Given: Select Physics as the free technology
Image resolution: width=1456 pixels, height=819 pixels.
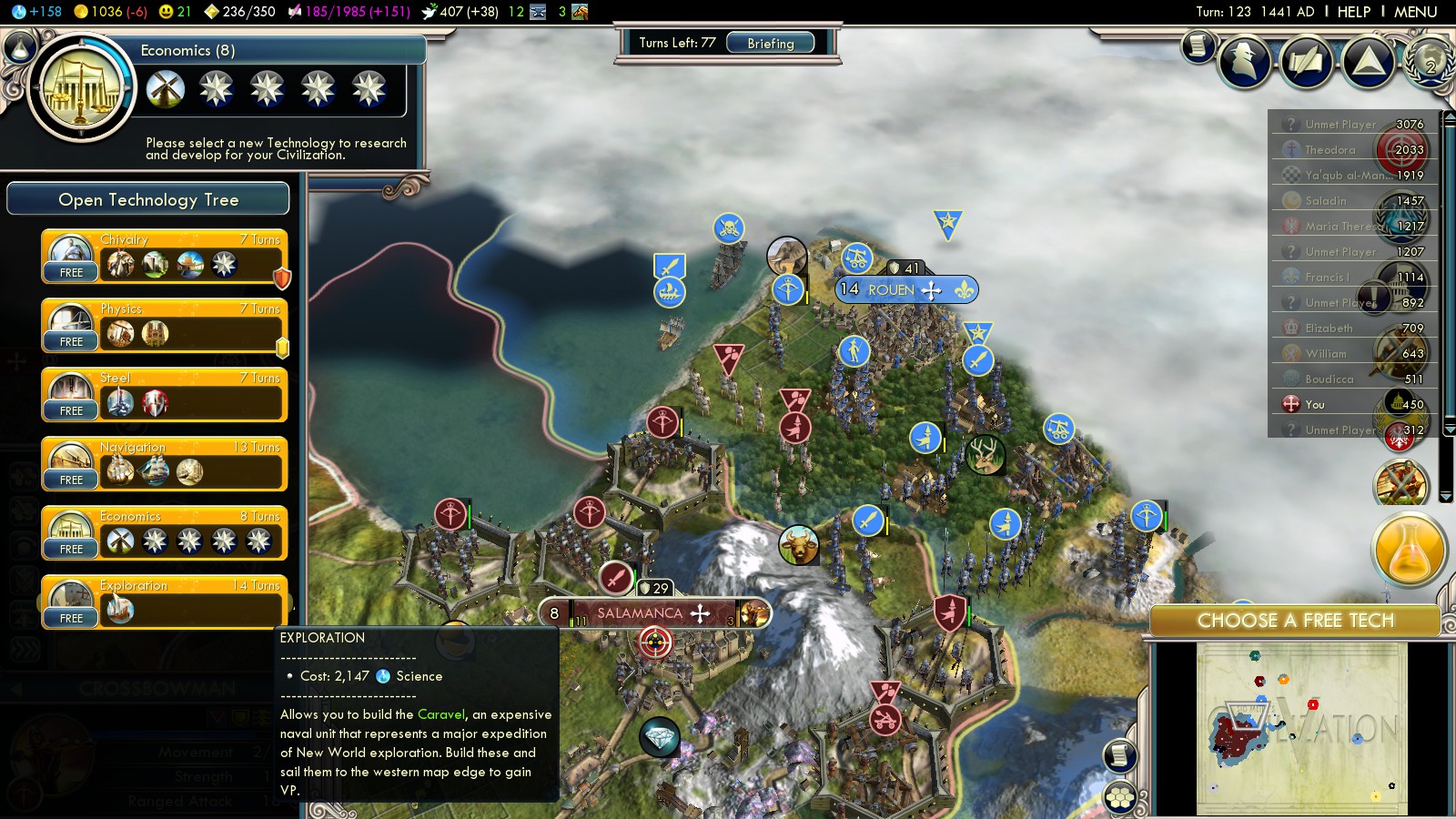Looking at the screenshot, I should tap(165, 326).
